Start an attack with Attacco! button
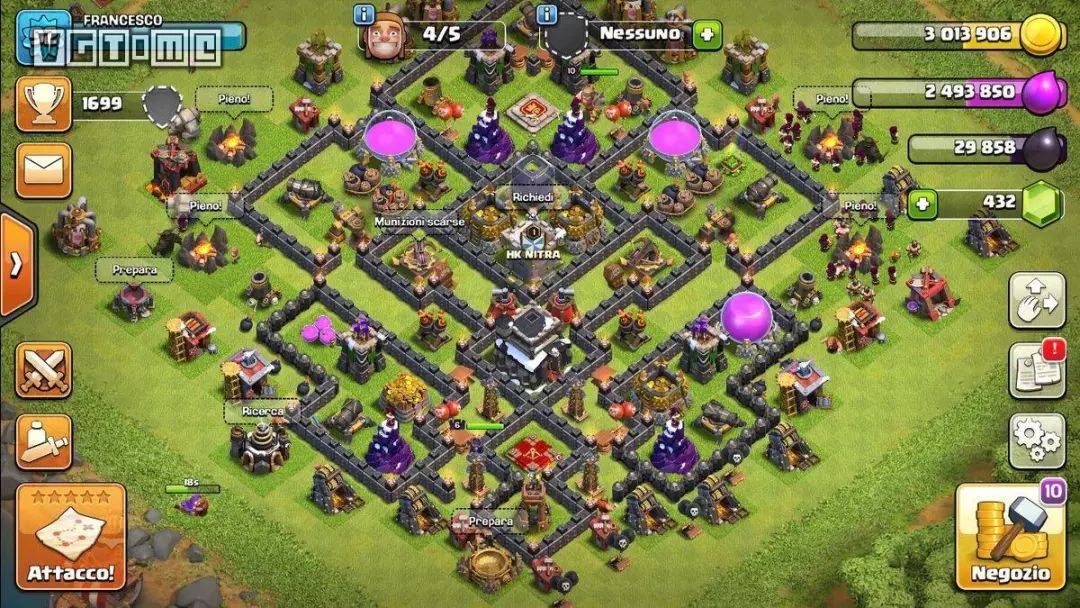 click(70, 537)
